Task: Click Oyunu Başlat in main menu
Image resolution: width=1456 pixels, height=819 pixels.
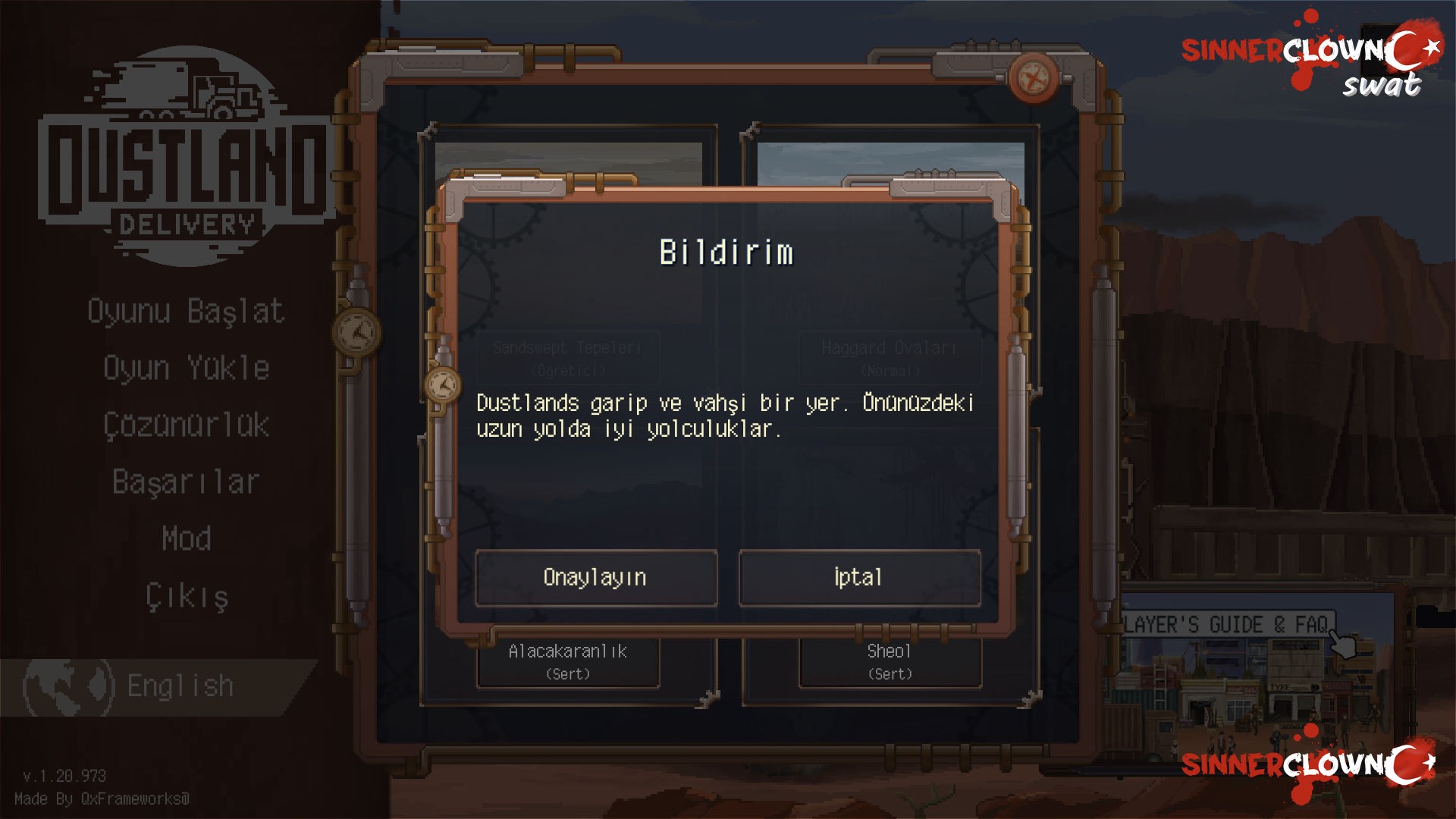Action: tap(186, 312)
